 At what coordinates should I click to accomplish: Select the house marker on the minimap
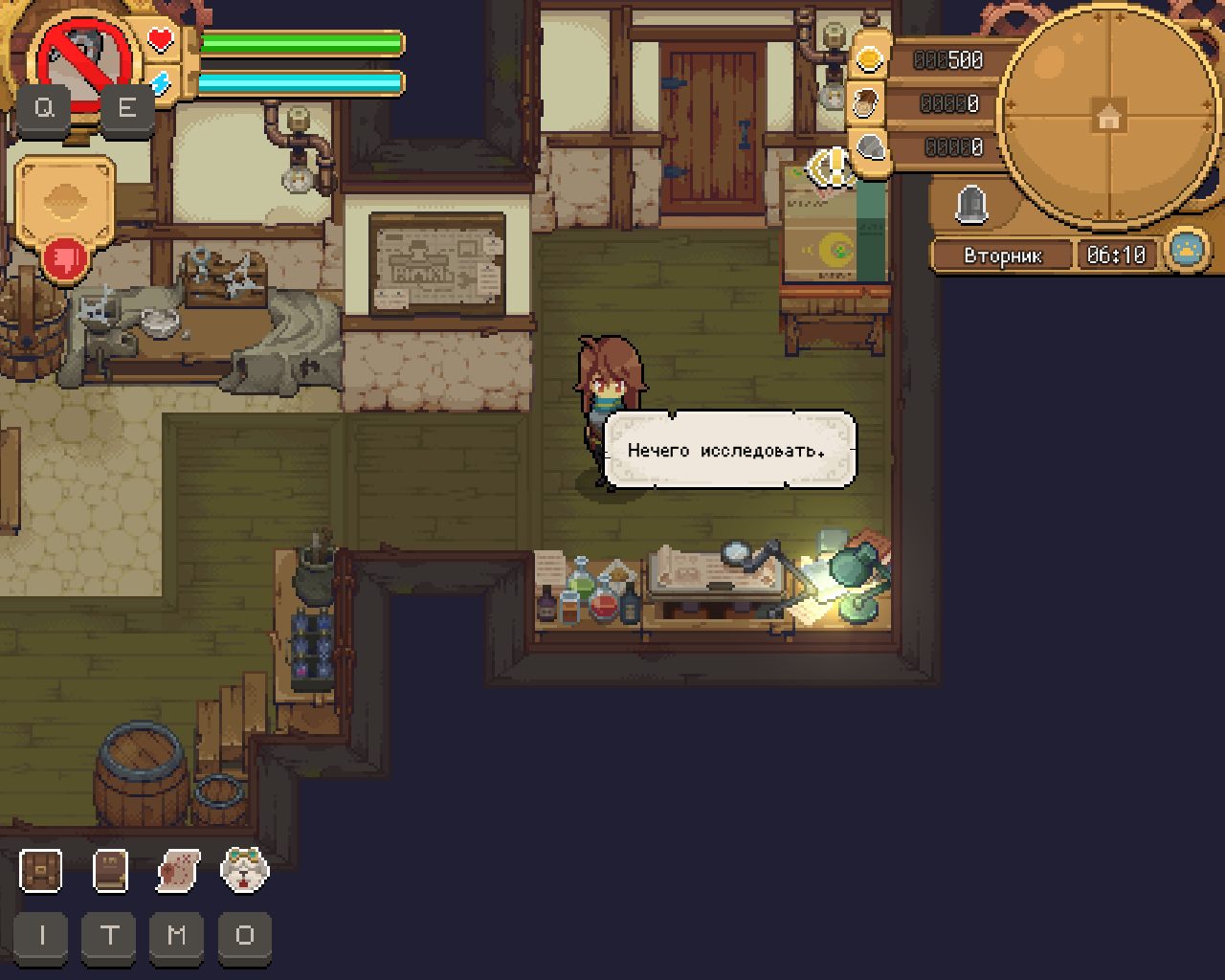point(1108,119)
